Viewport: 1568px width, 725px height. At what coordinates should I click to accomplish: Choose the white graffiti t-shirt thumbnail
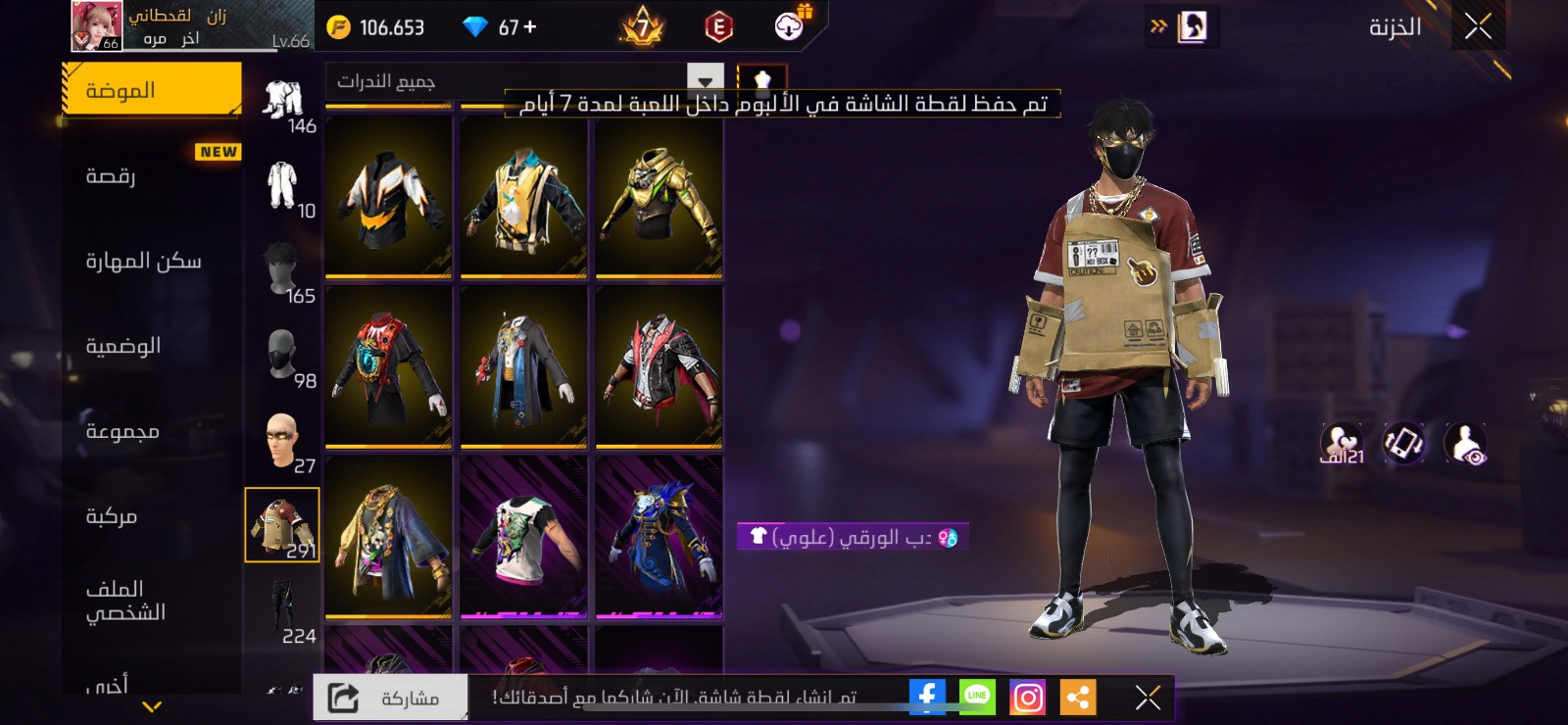[x=523, y=536]
